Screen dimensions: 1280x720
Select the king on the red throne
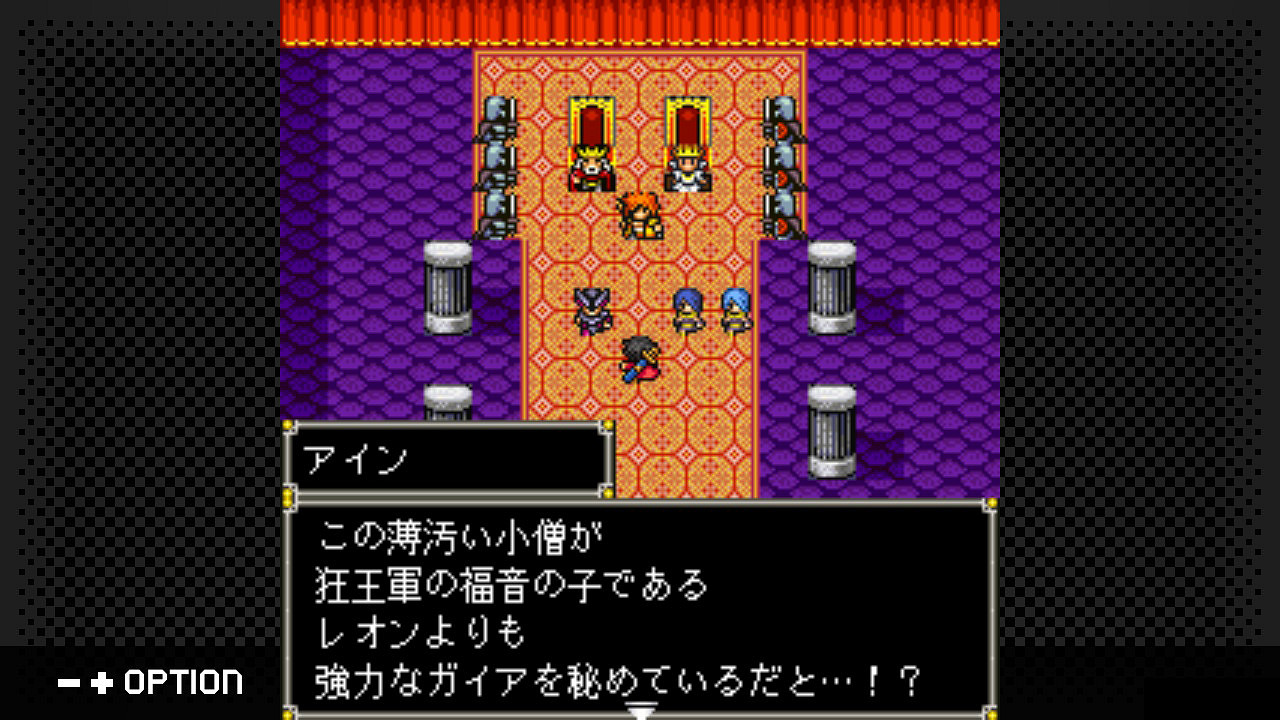tap(592, 165)
